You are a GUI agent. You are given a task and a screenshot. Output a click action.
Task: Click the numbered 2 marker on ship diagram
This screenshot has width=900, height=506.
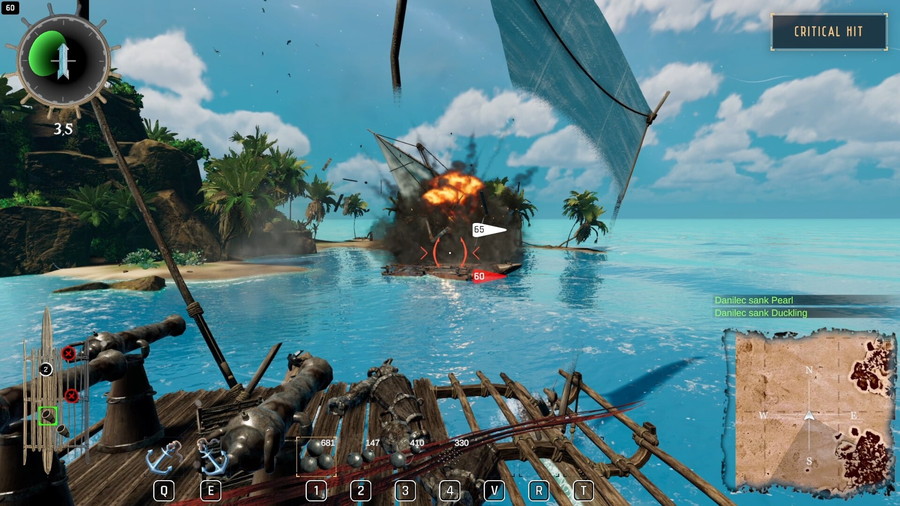pos(45,370)
